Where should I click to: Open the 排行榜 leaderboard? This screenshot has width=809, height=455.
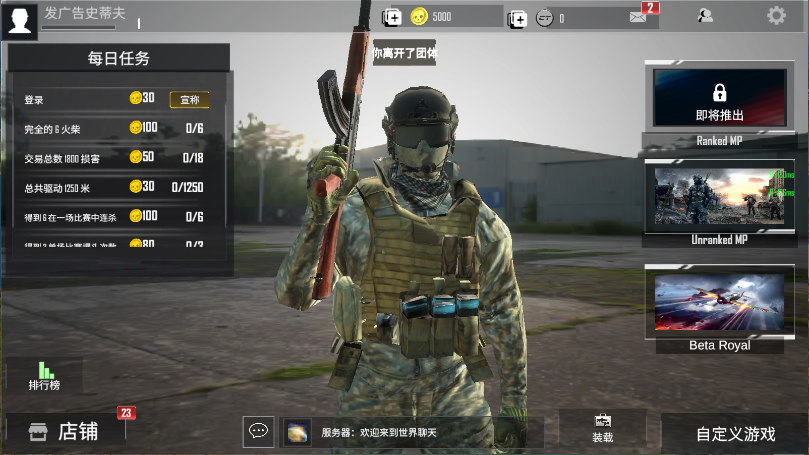(x=44, y=376)
